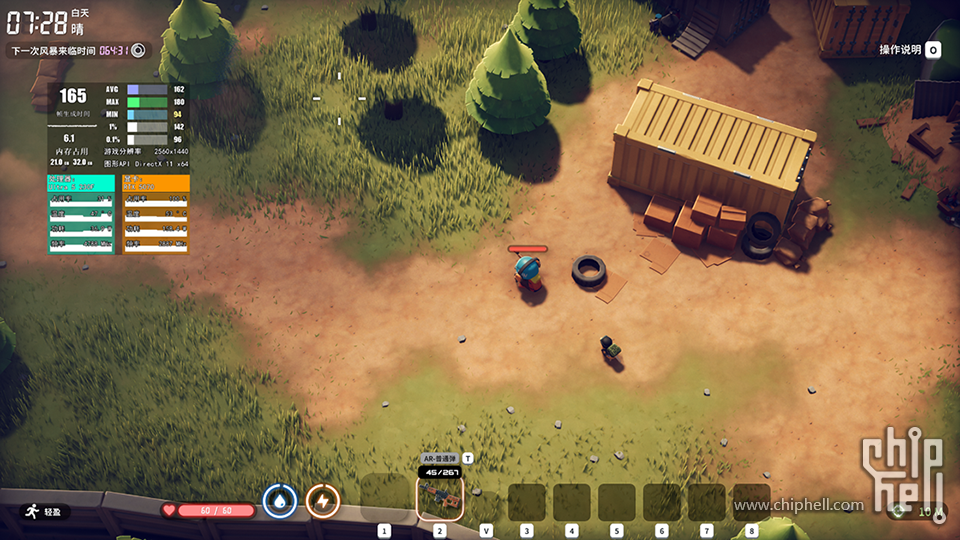Select the AR rifle in hotbar slot 2
This screenshot has height=540, width=960.
[x=439, y=498]
